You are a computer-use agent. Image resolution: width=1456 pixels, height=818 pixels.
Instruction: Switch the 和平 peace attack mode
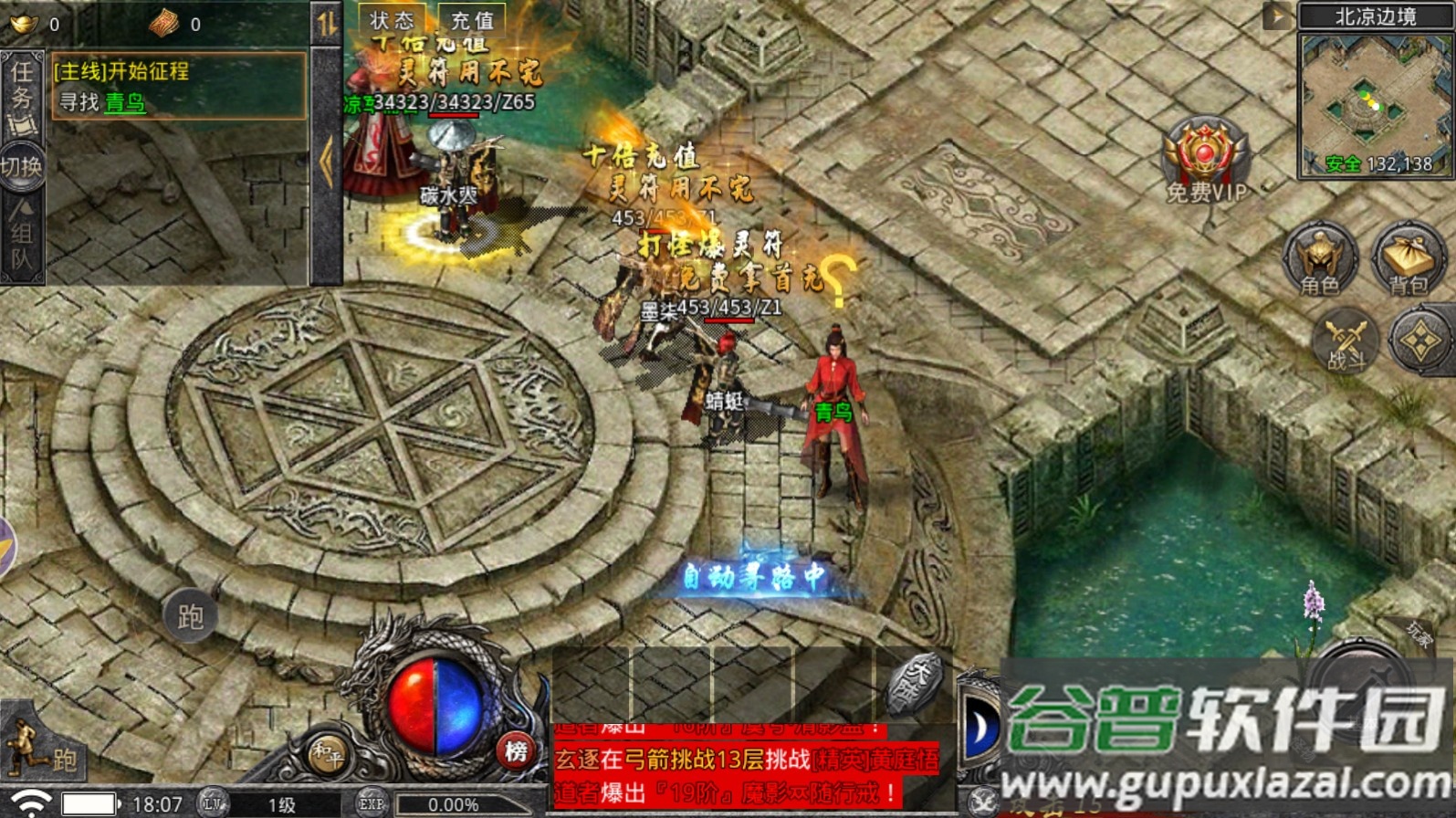(326, 754)
